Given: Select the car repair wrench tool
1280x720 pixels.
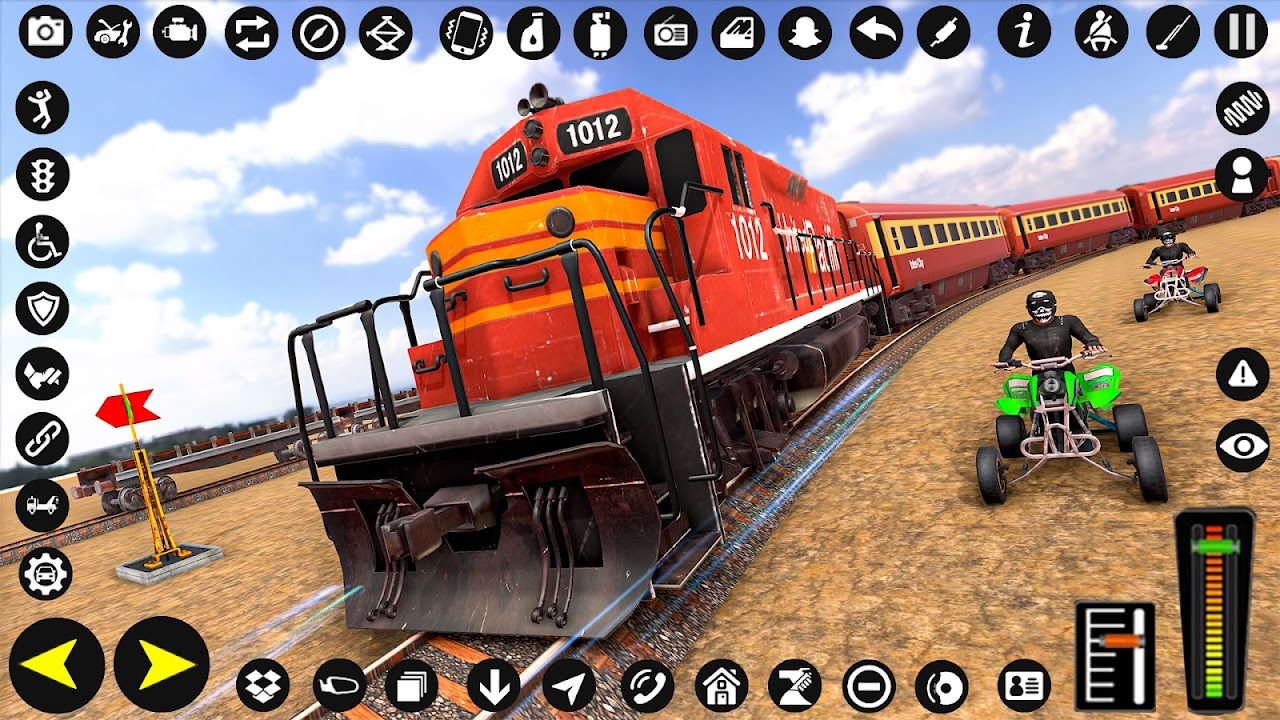Looking at the screenshot, I should click(x=110, y=32).
